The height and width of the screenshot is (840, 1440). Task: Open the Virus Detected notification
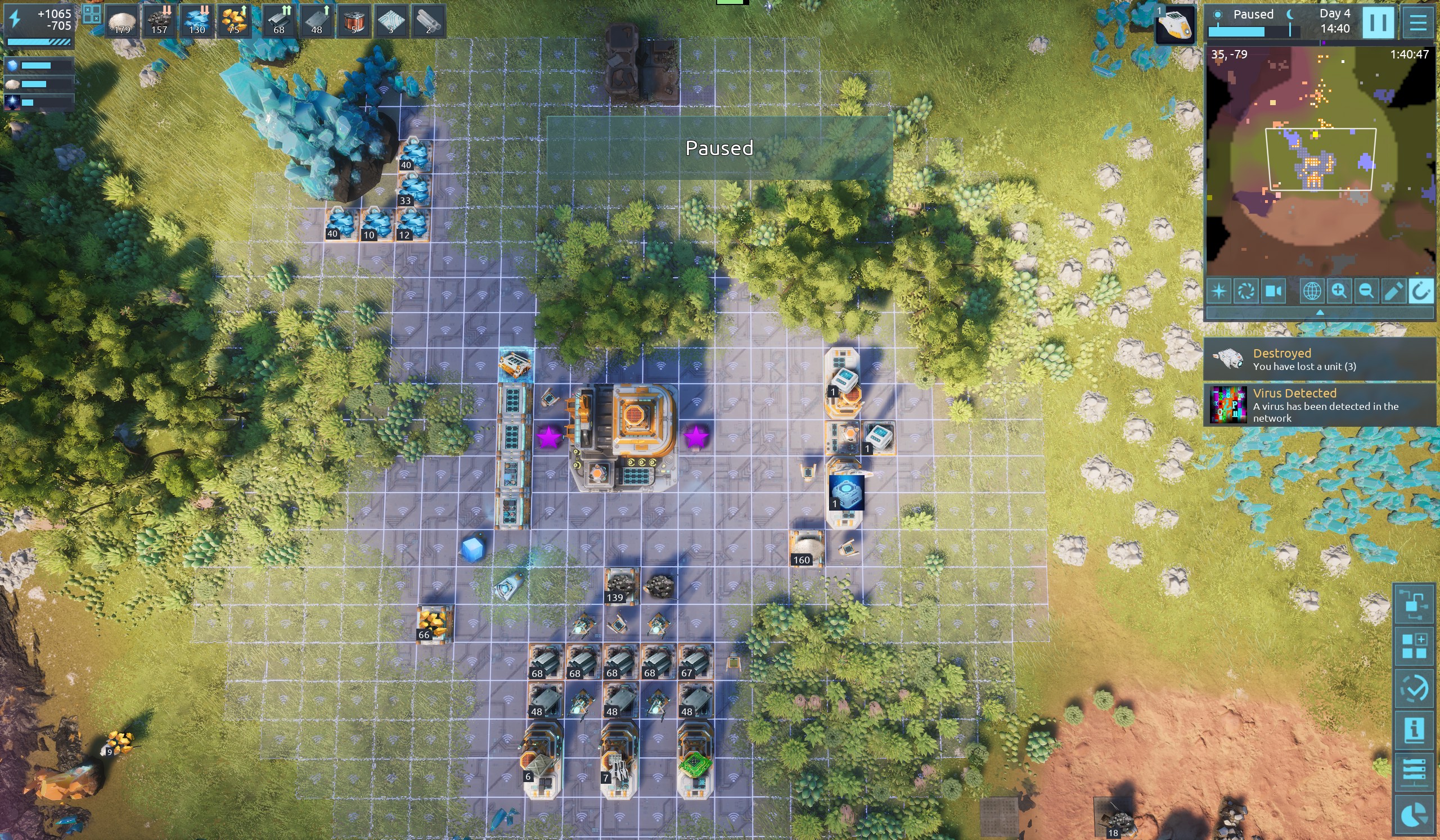point(1320,405)
